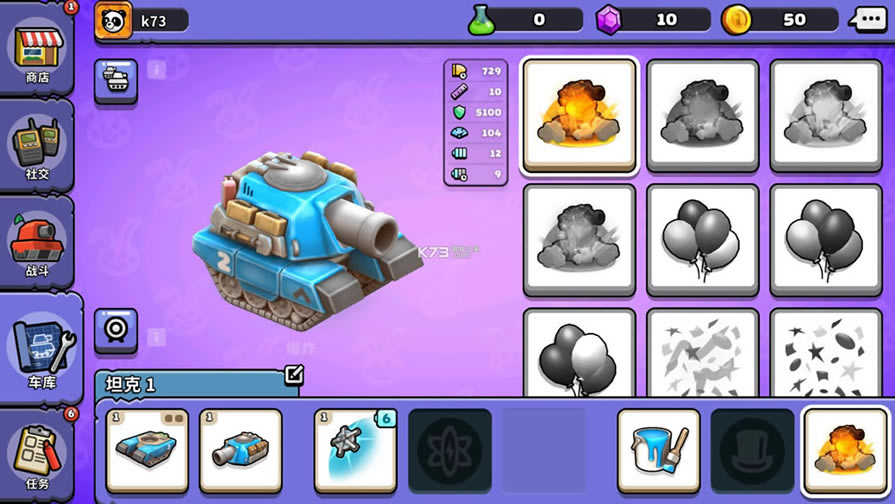This screenshot has width=895, height=504.
Task: Tap the purple gem currency counter
Action: (x=652, y=19)
